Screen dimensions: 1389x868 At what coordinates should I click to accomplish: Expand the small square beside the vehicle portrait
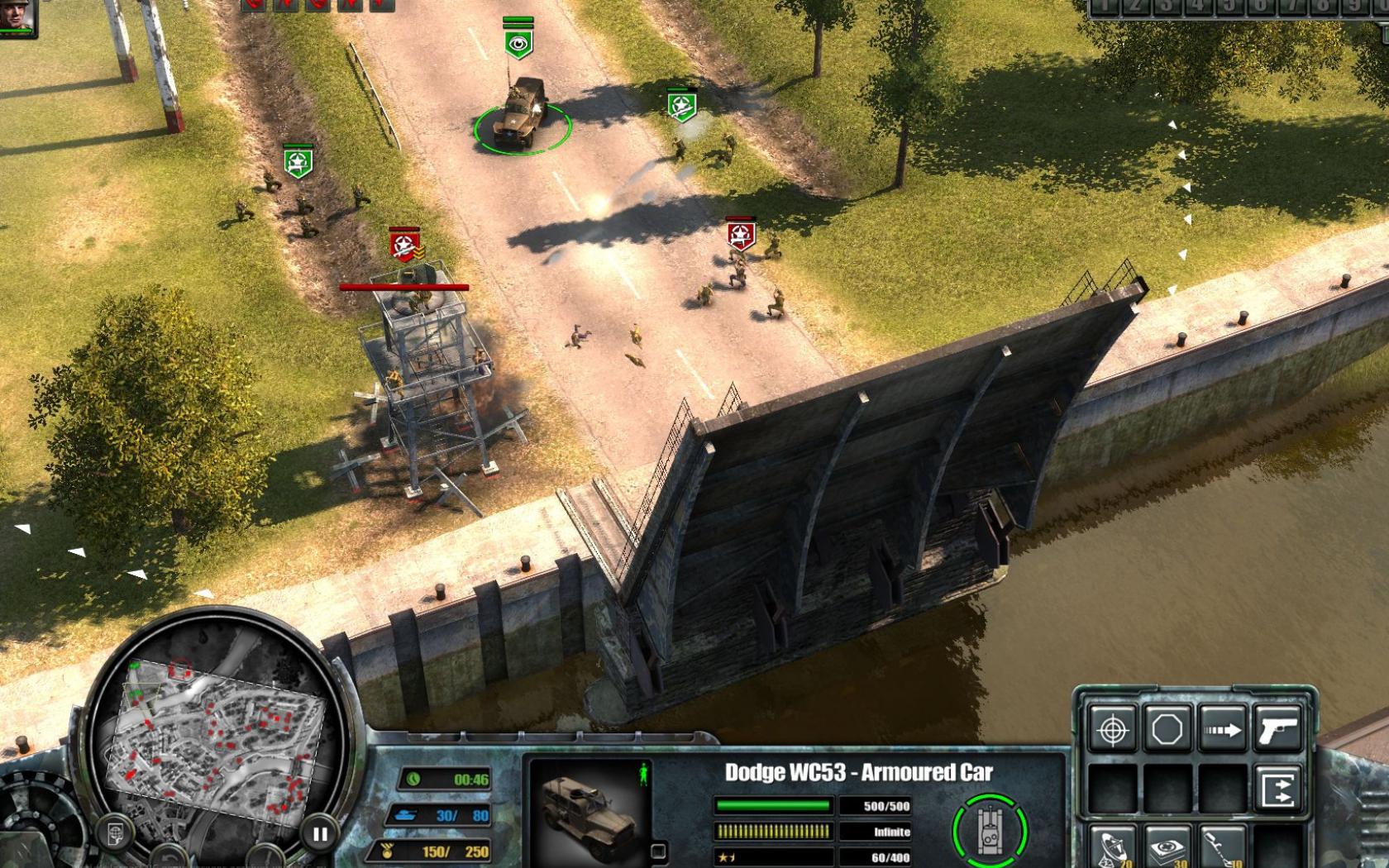coord(658,853)
